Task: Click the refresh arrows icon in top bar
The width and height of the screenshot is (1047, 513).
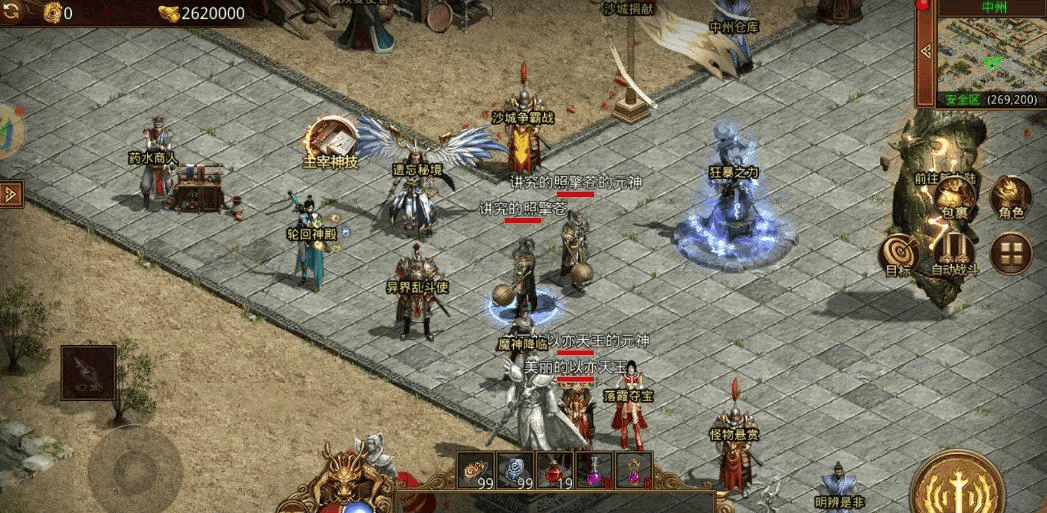Action: coord(13,13)
